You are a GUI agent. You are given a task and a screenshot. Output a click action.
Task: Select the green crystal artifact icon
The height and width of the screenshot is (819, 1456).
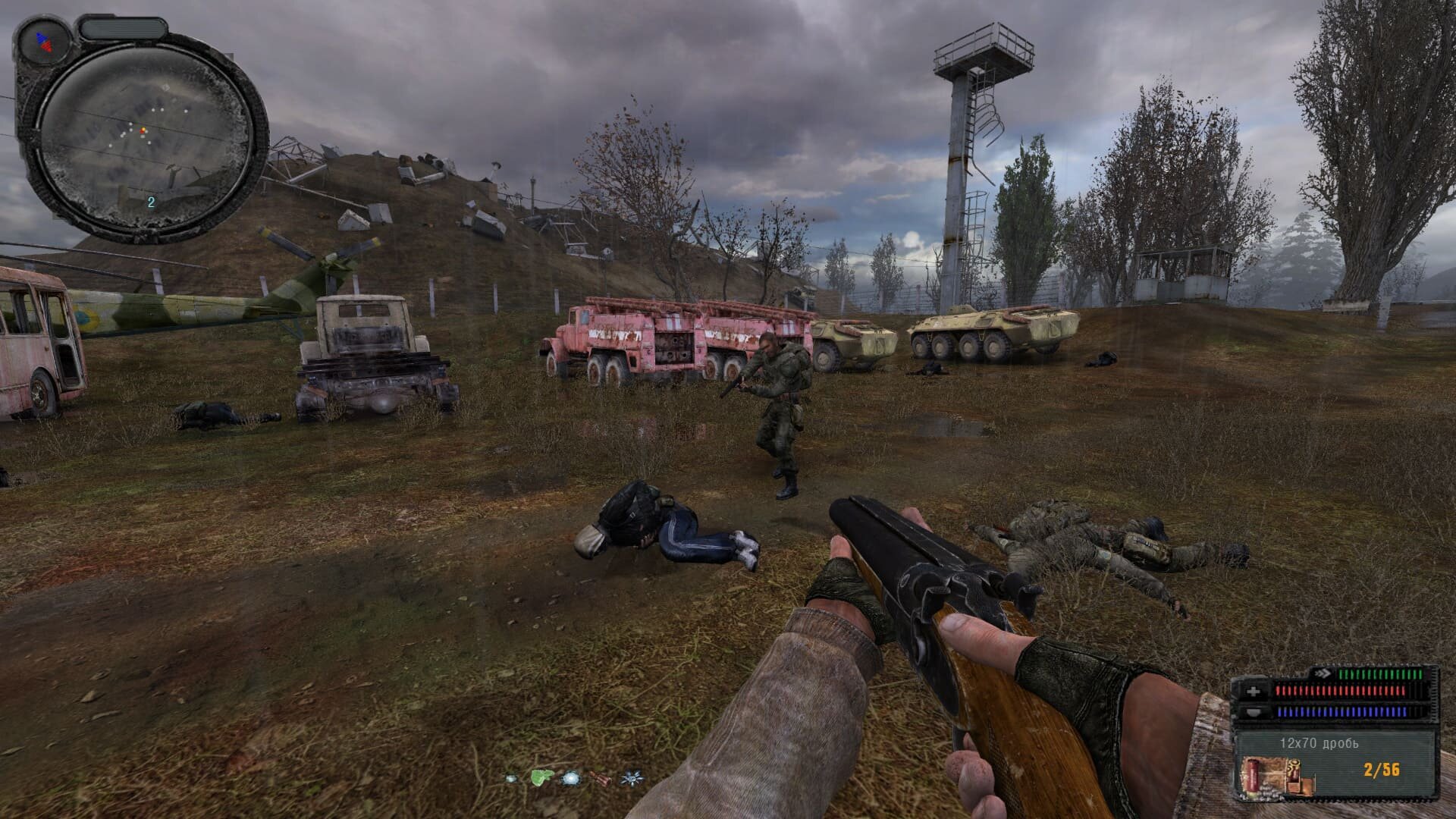click(540, 777)
